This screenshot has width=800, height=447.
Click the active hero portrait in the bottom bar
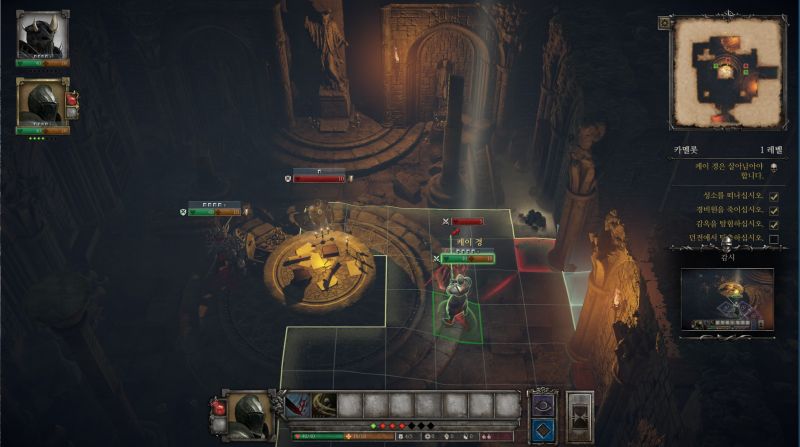pyautogui.click(x=249, y=412)
